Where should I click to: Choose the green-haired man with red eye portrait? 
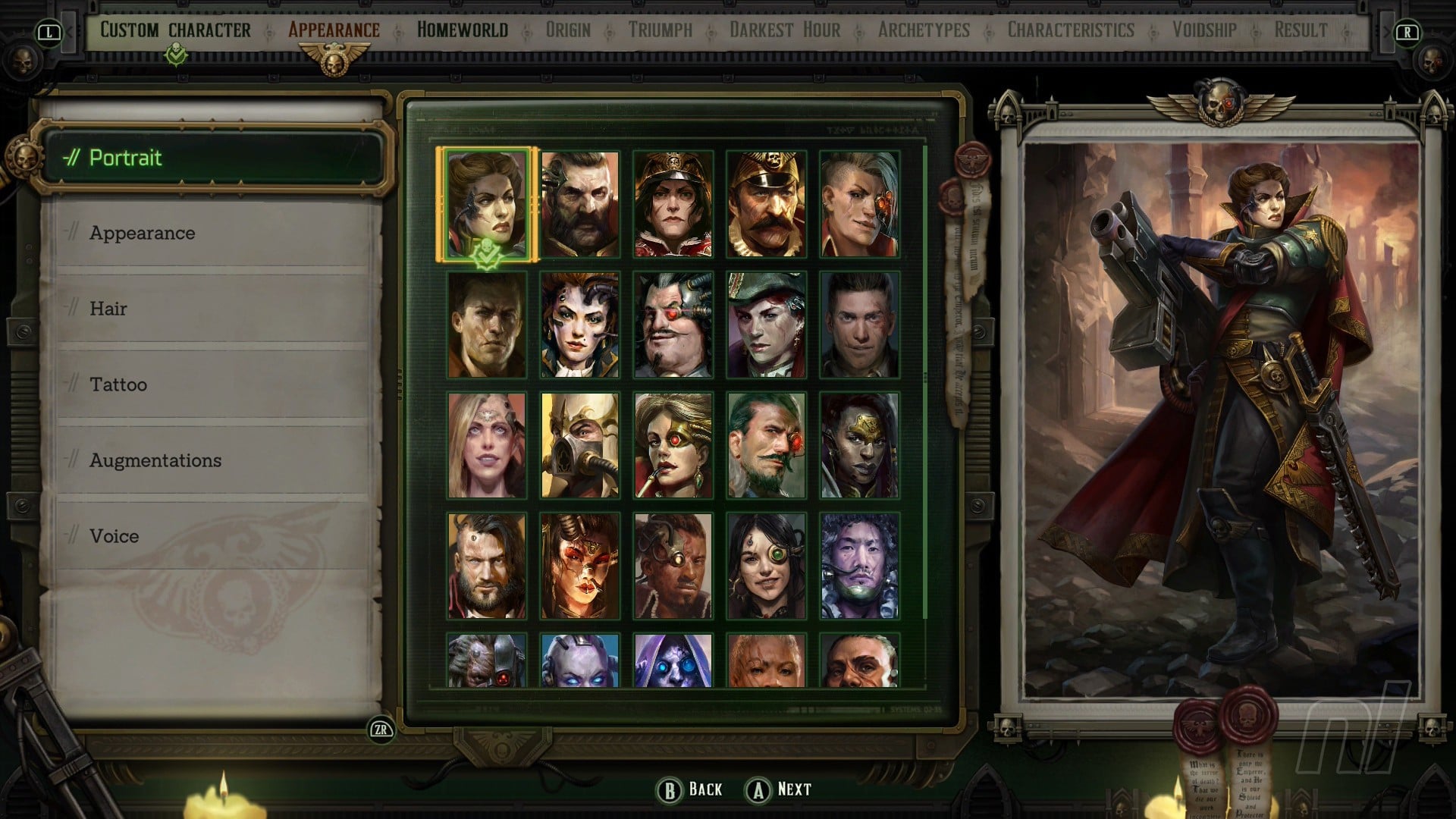click(x=766, y=445)
